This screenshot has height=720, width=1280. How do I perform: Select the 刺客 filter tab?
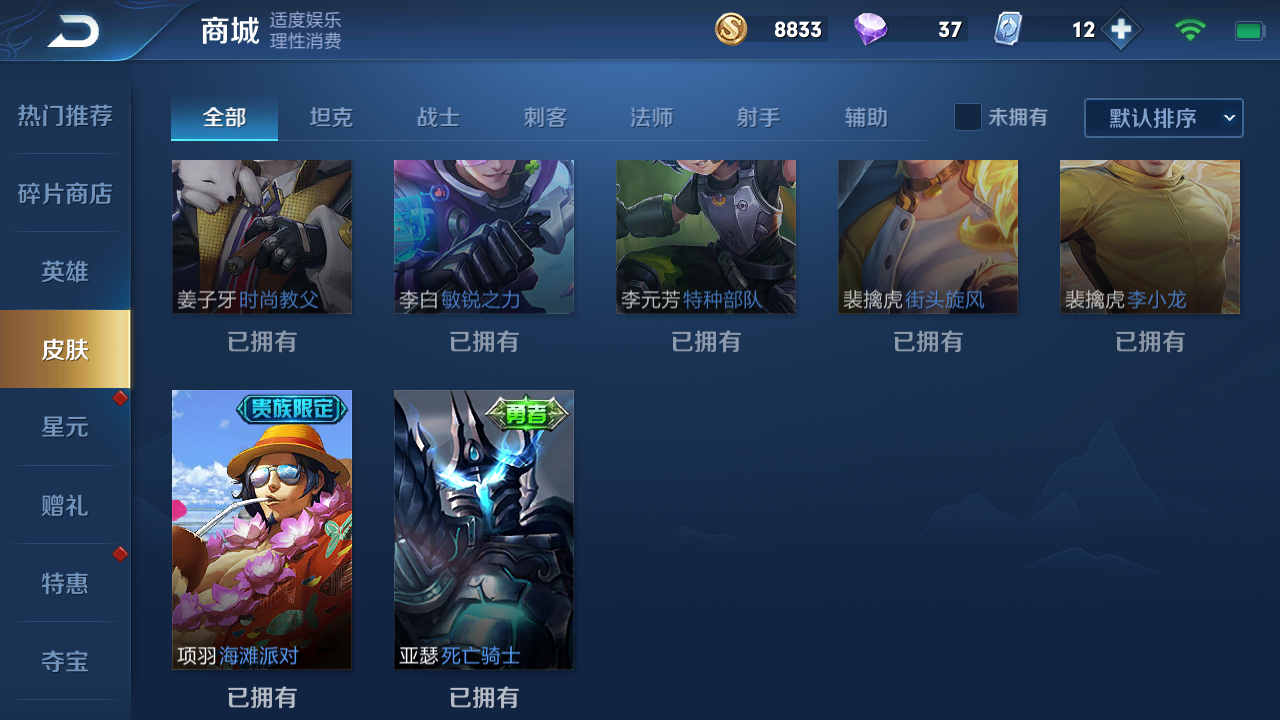tap(545, 117)
